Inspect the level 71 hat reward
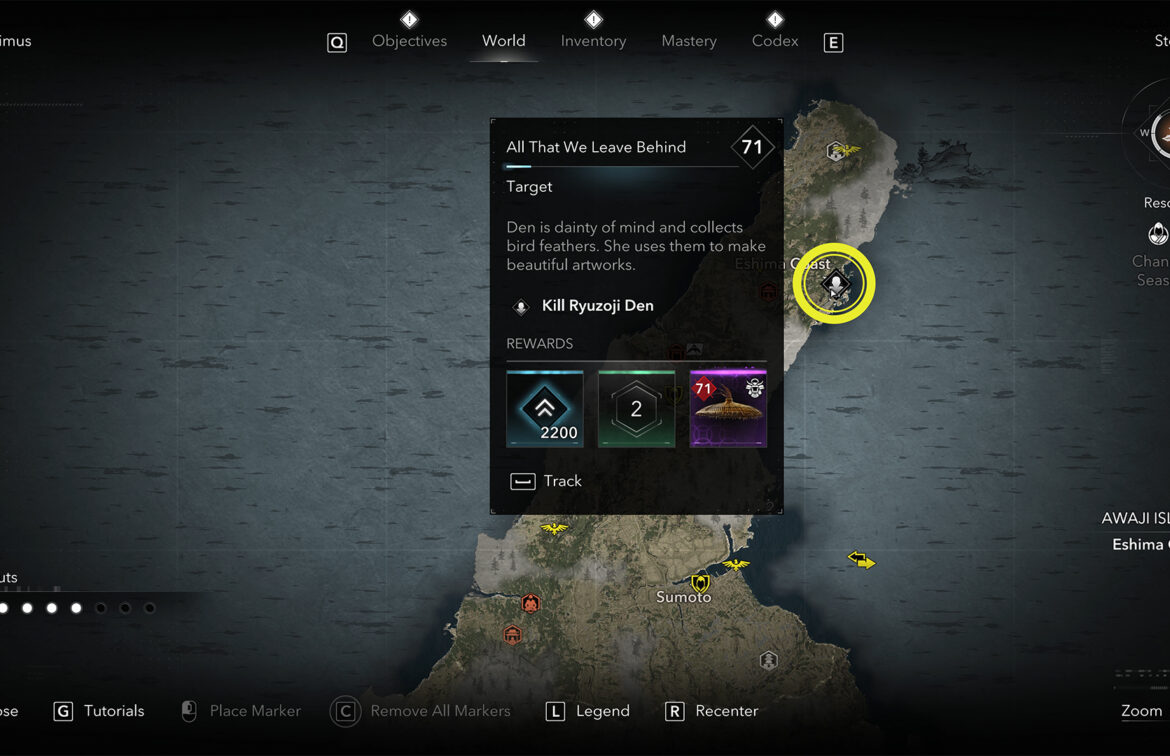 [x=728, y=409]
